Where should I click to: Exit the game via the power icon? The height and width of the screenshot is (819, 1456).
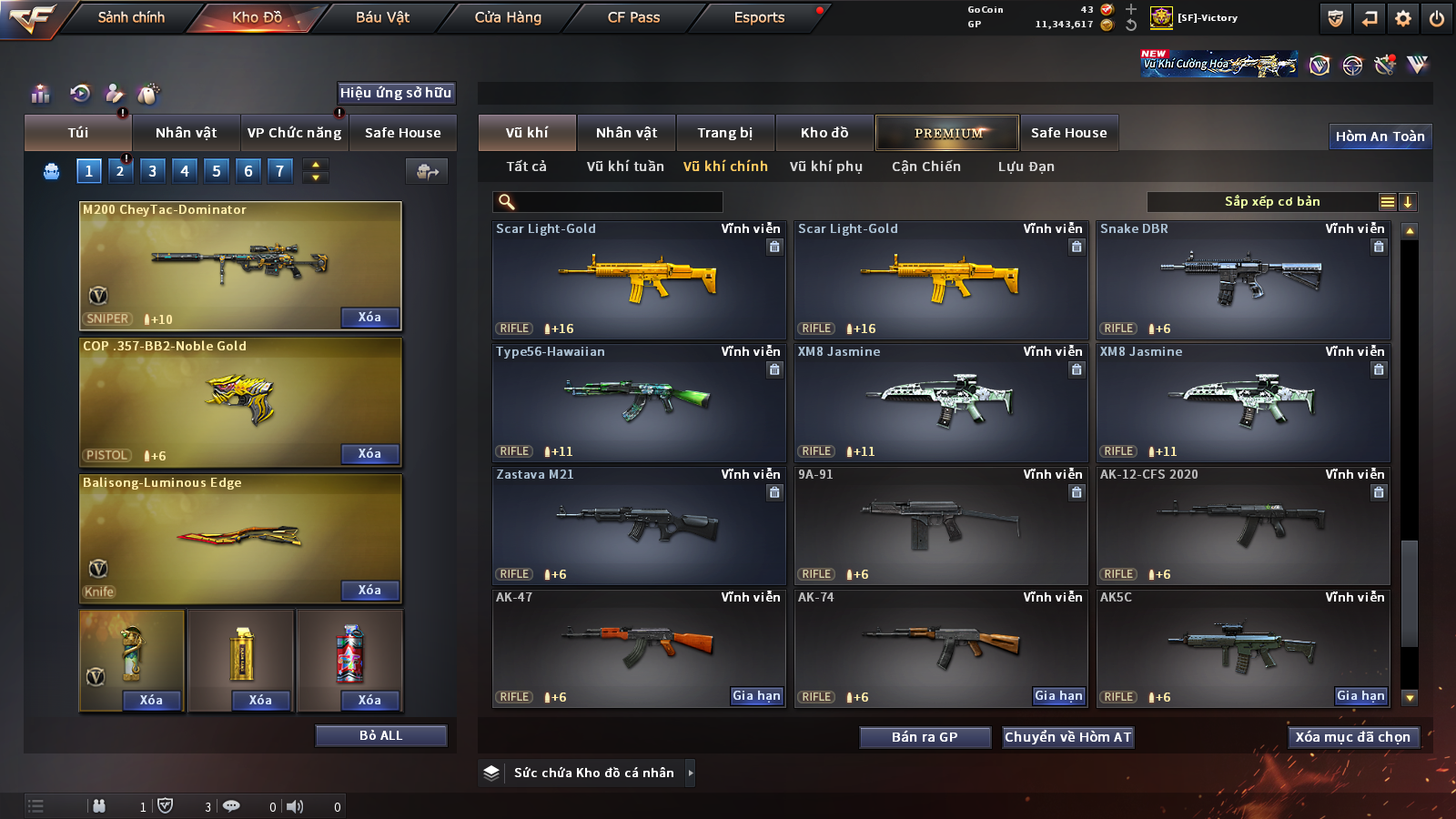click(x=1437, y=18)
